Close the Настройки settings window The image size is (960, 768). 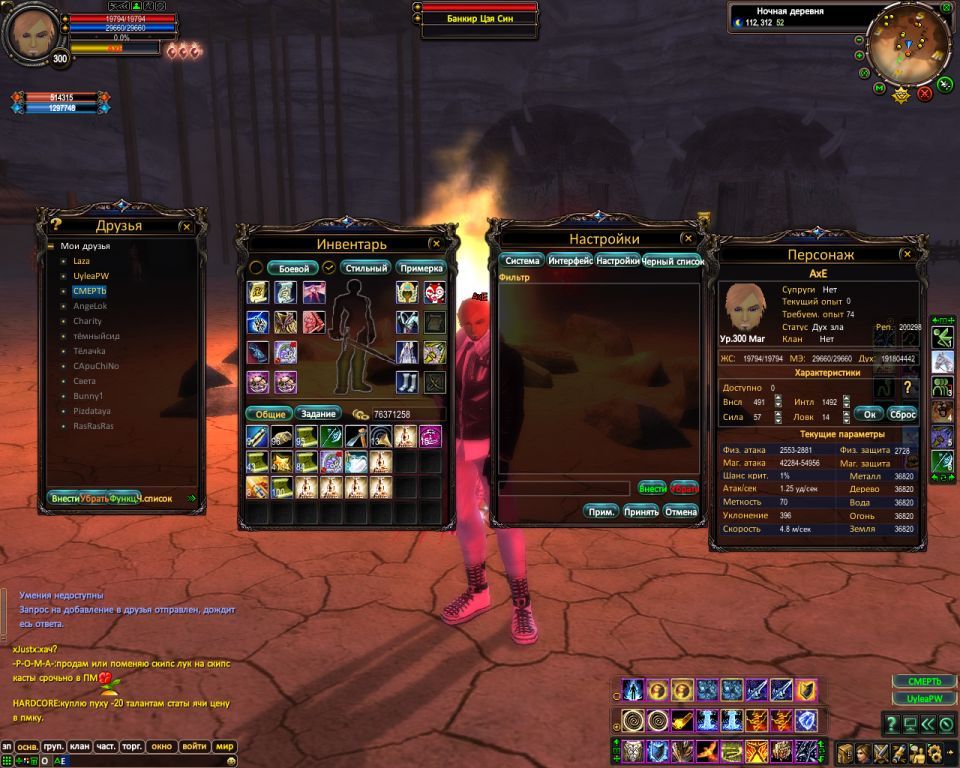click(x=687, y=239)
